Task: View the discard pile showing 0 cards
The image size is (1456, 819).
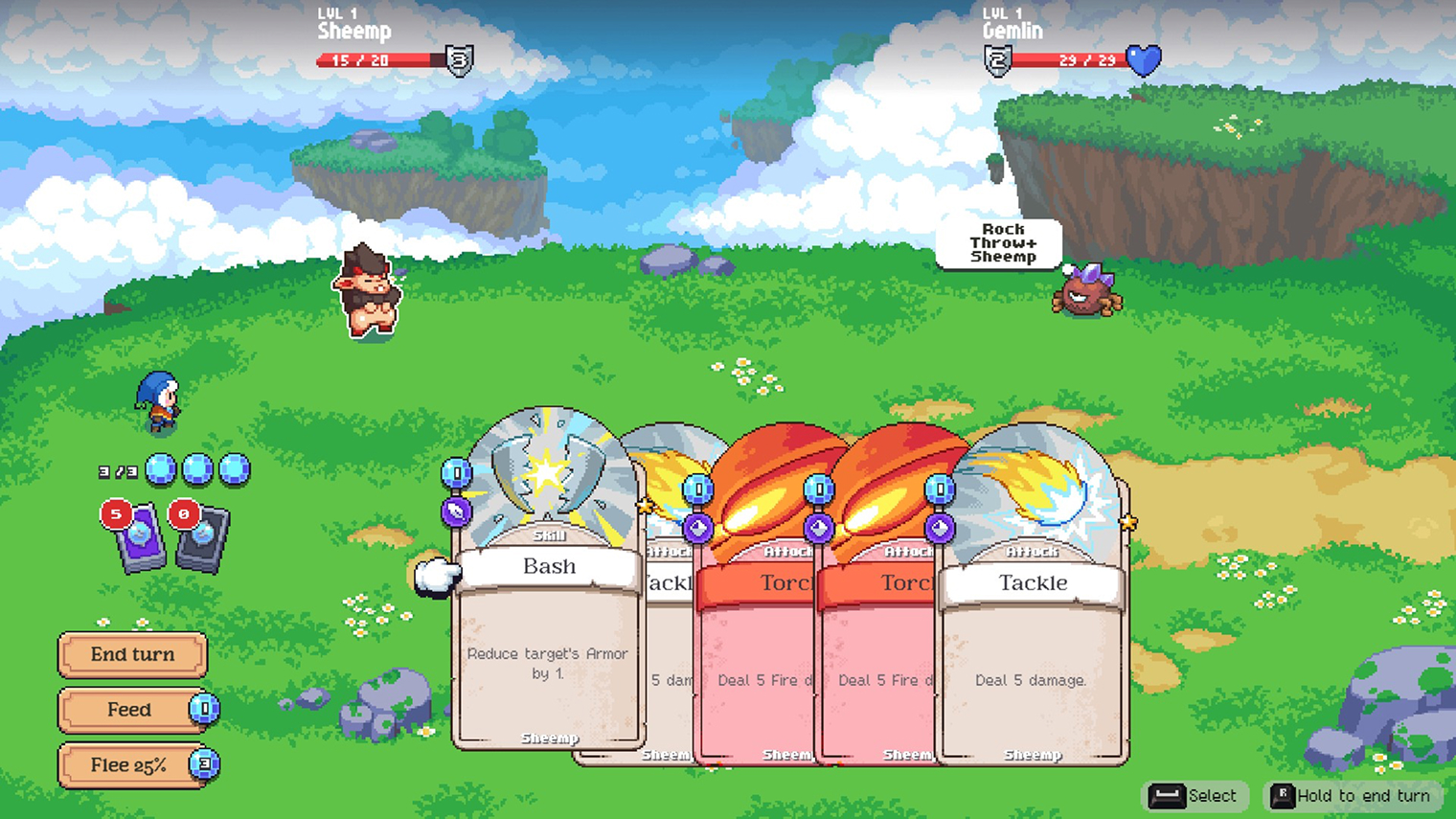Action: [x=201, y=538]
